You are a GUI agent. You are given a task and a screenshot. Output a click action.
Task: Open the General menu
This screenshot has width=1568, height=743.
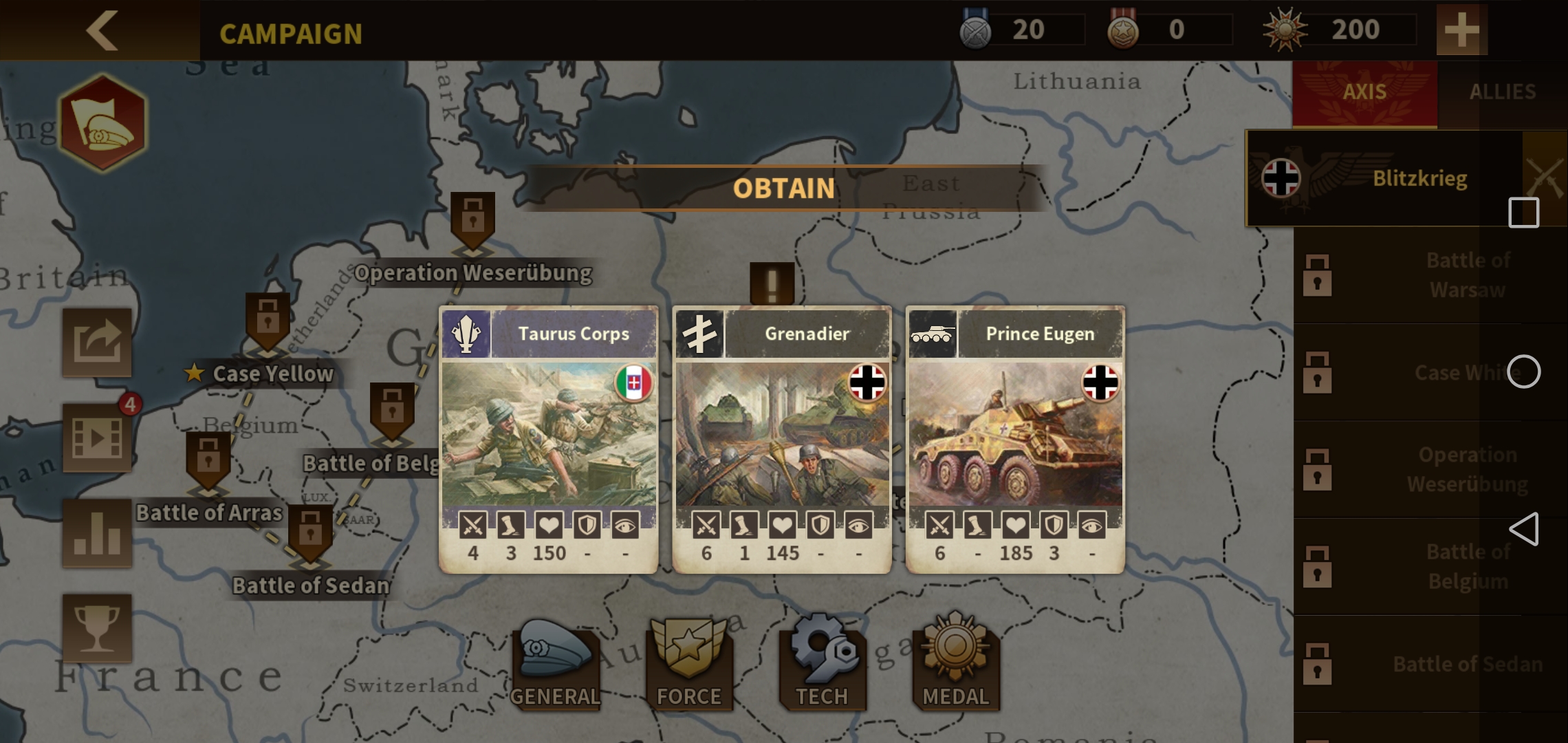click(x=554, y=665)
